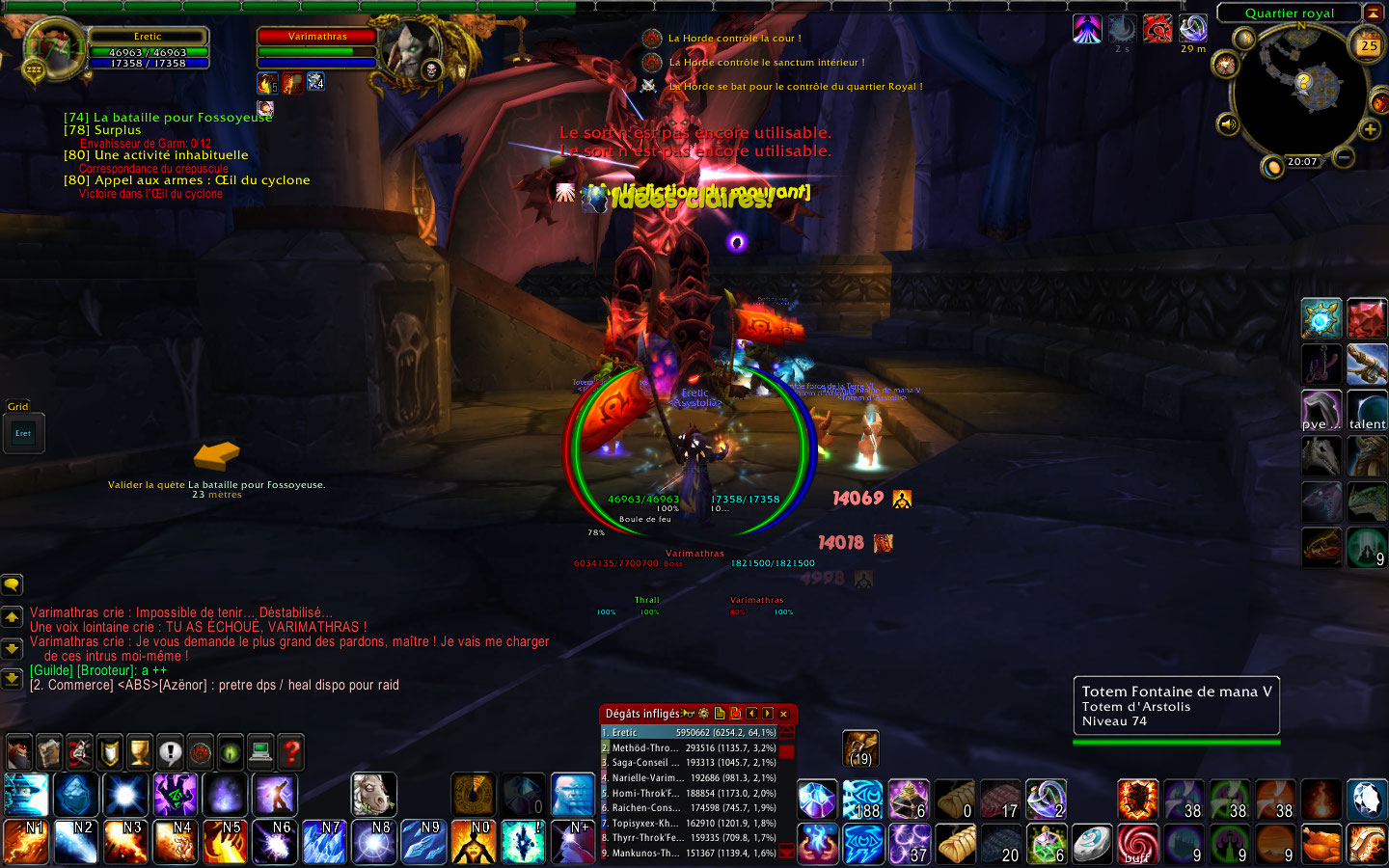Open the LFG green eye icon

click(231, 752)
